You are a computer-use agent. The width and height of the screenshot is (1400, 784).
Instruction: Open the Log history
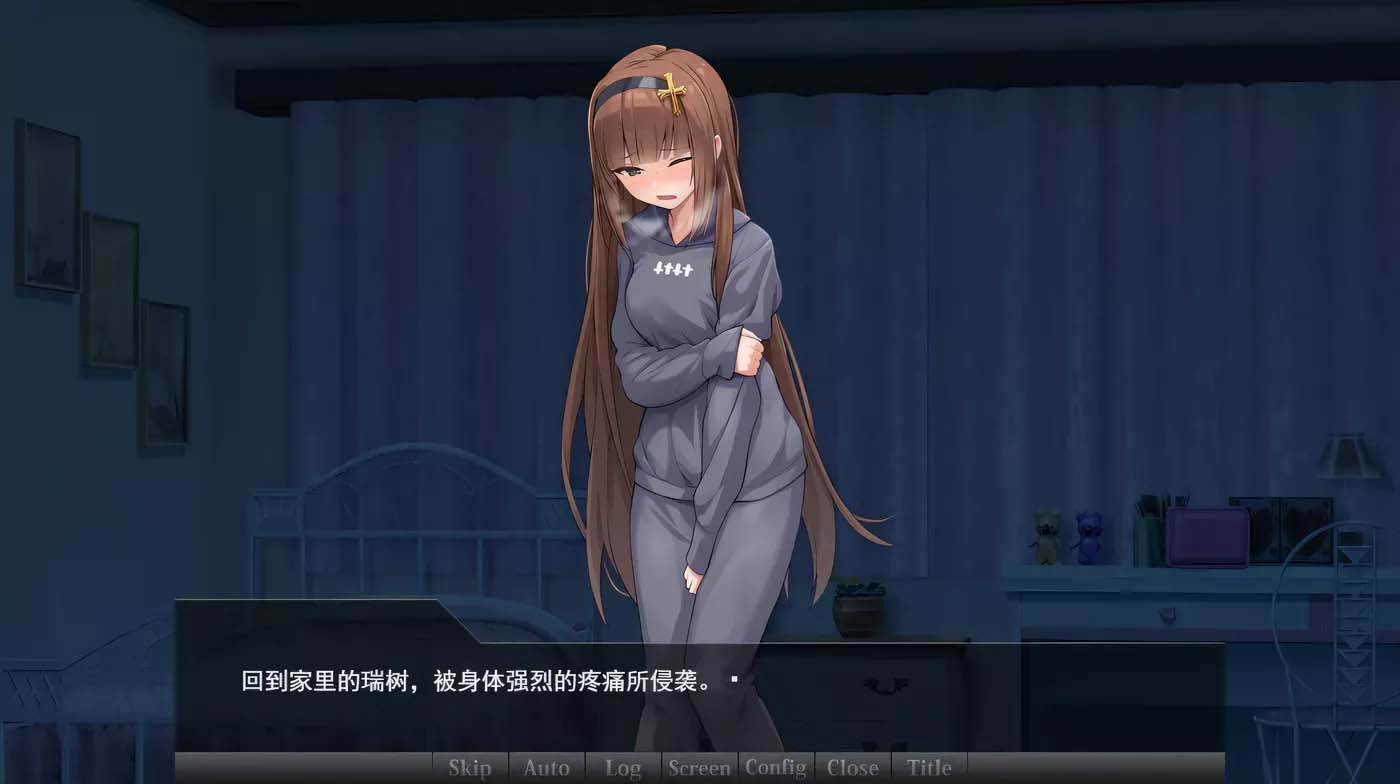tap(623, 768)
